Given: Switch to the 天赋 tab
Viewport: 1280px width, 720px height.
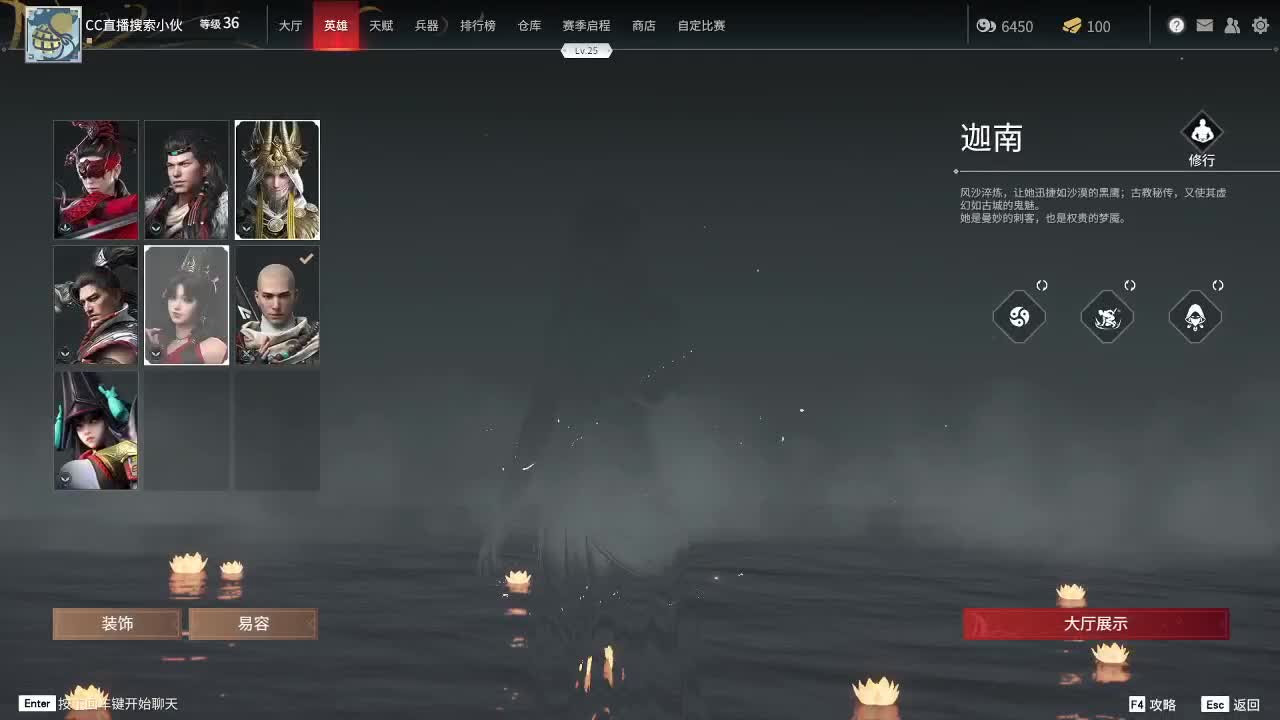Looking at the screenshot, I should pyautogui.click(x=381, y=26).
